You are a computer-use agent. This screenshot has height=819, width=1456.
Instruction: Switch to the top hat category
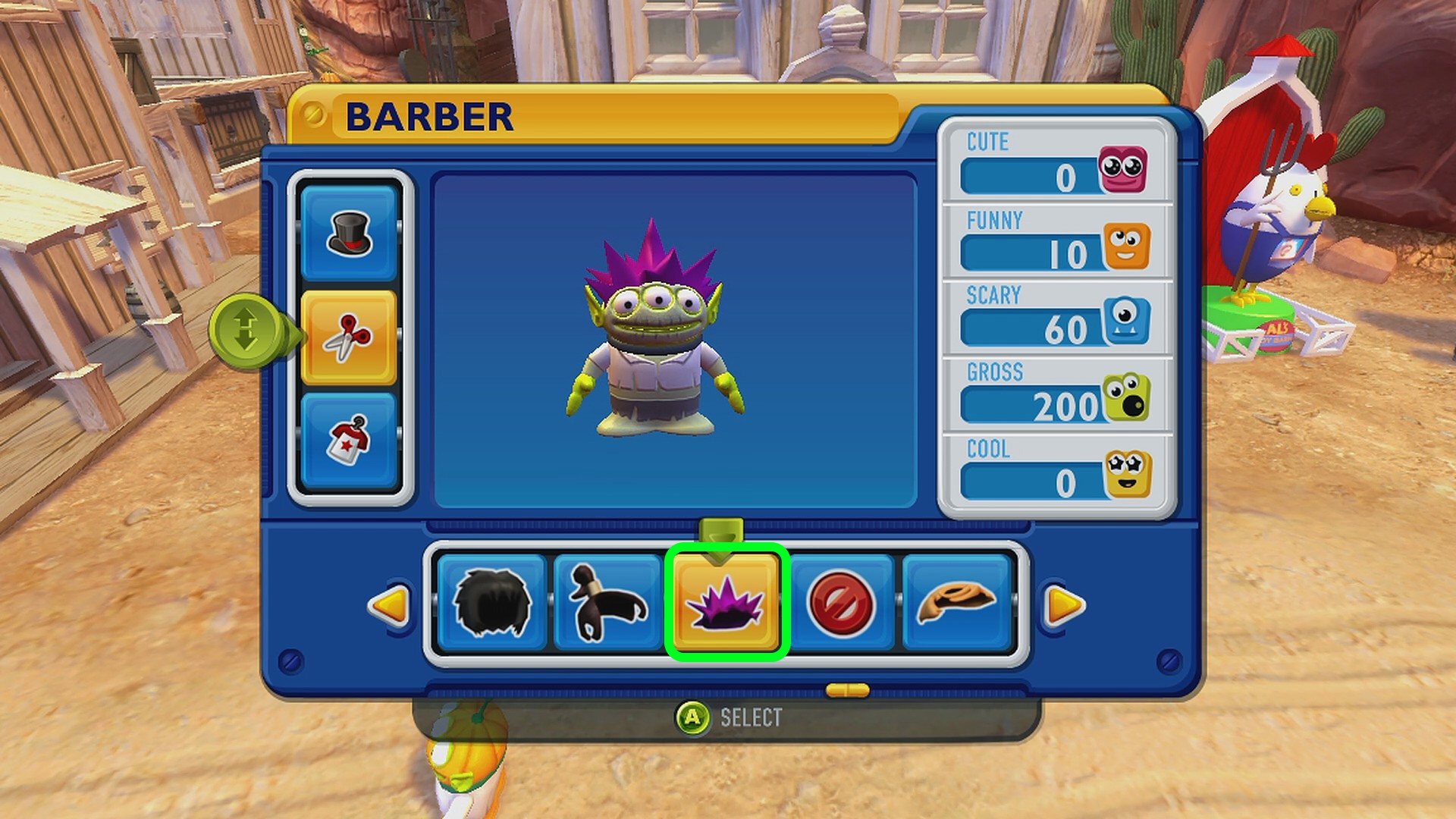point(350,234)
